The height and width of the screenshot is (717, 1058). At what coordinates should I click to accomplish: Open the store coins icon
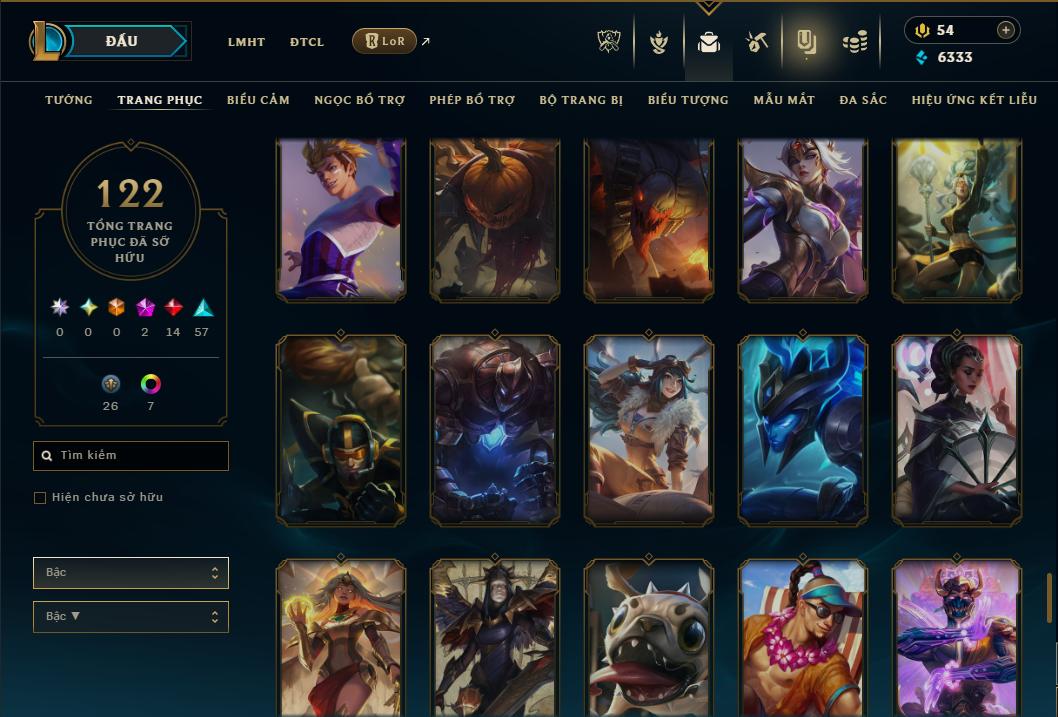(854, 42)
